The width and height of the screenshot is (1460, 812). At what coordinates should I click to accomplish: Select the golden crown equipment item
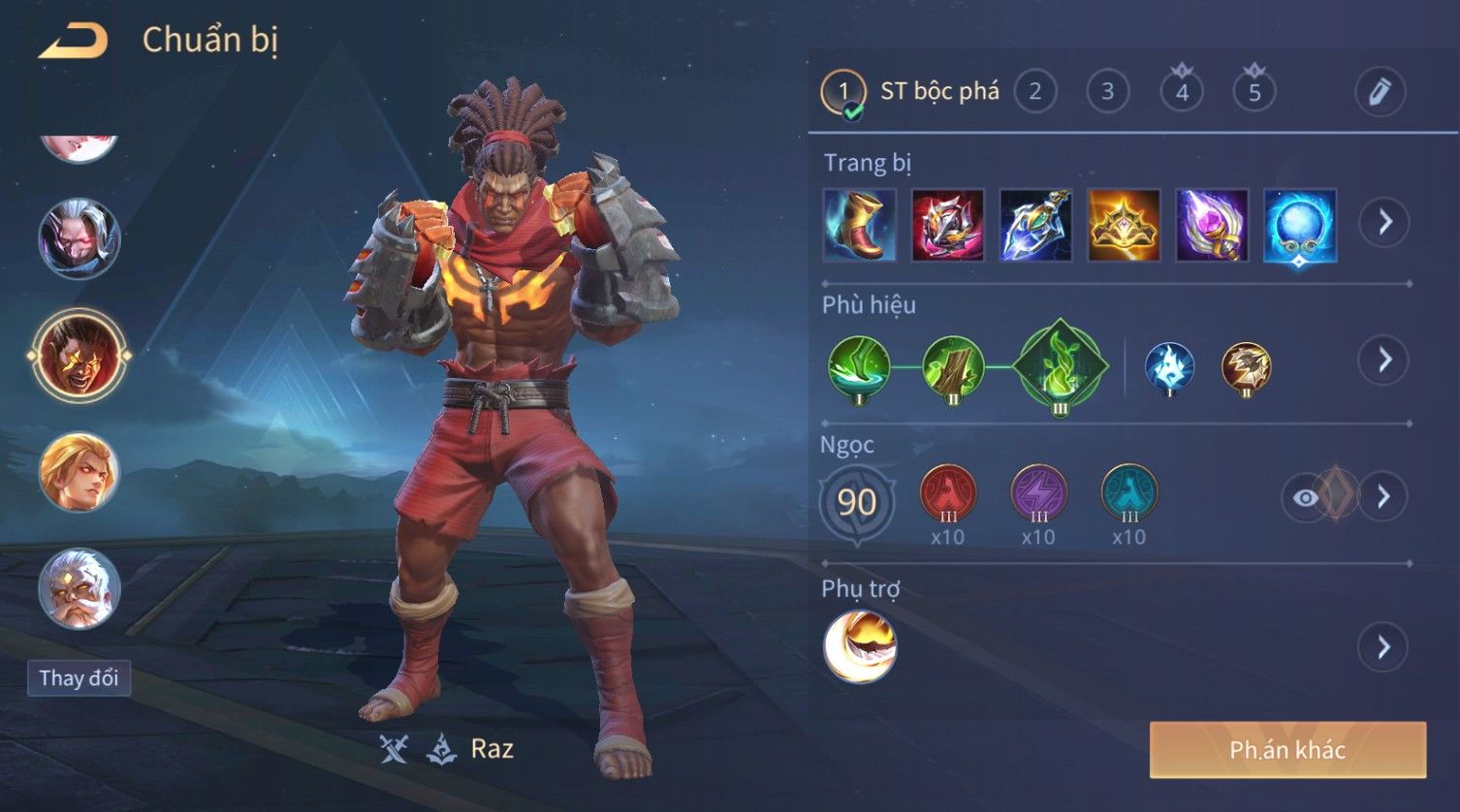pyautogui.click(x=1124, y=225)
